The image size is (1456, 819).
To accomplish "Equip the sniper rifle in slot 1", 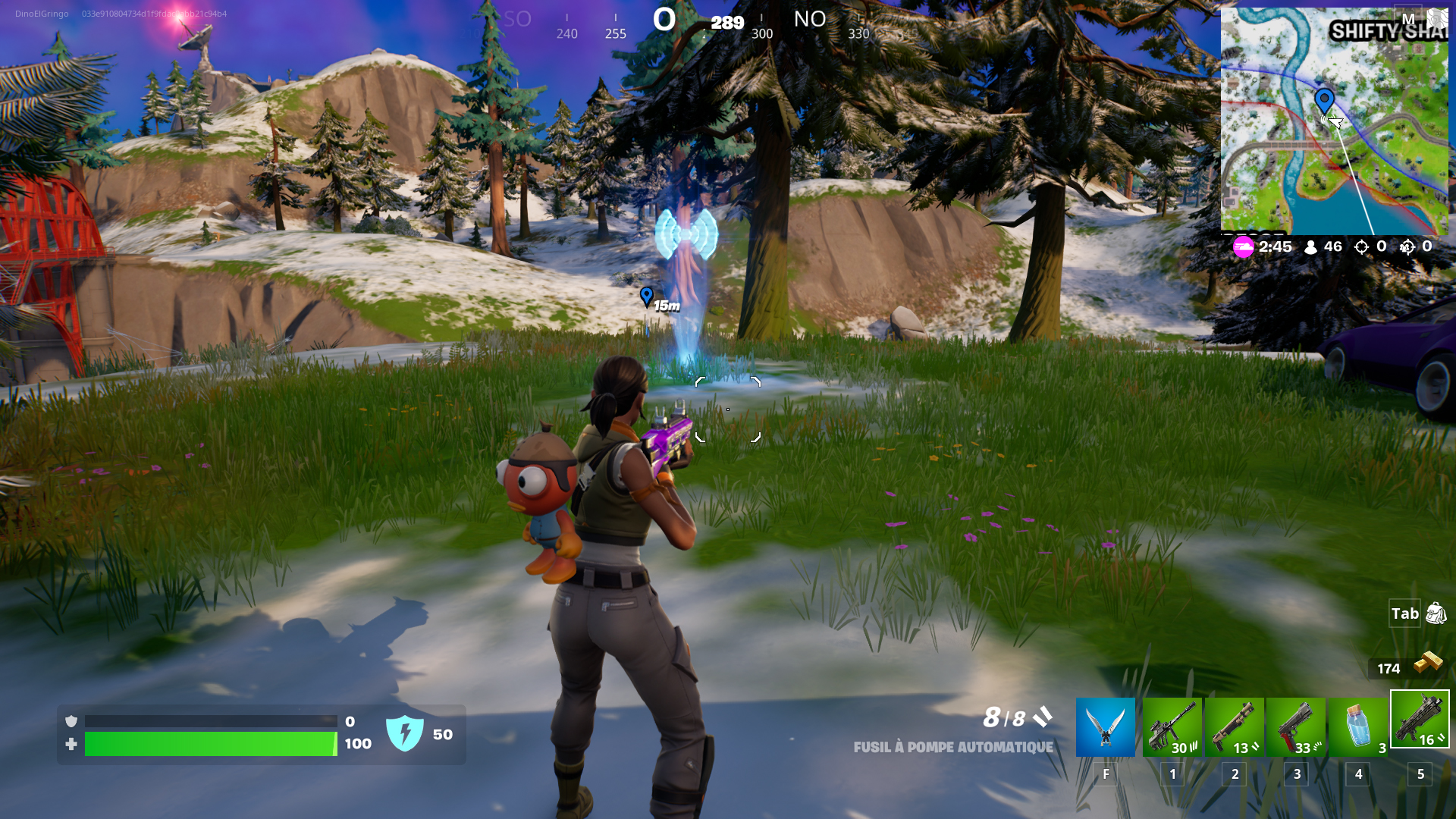I will click(1172, 726).
